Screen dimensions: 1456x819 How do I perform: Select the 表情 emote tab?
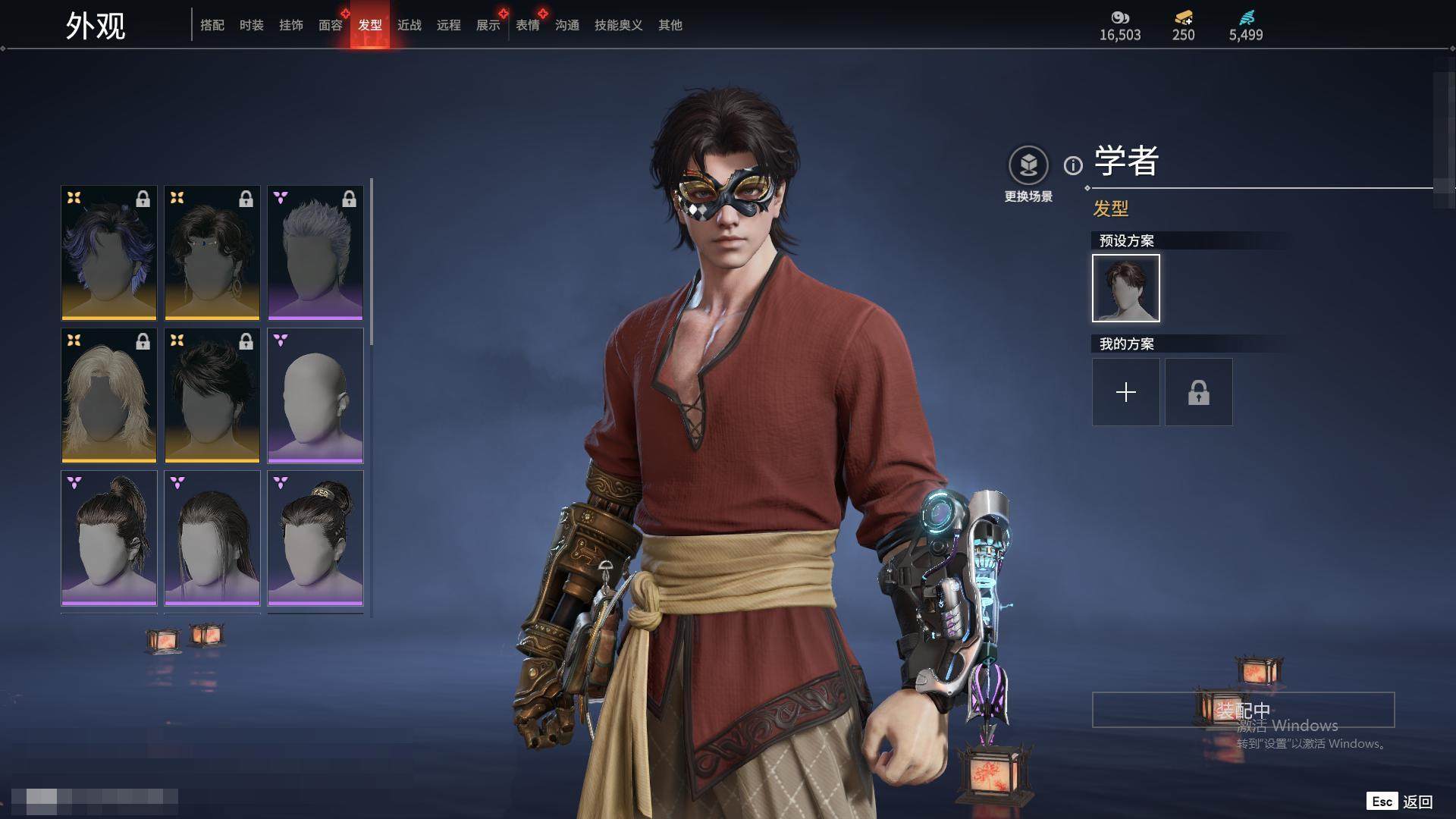(528, 25)
